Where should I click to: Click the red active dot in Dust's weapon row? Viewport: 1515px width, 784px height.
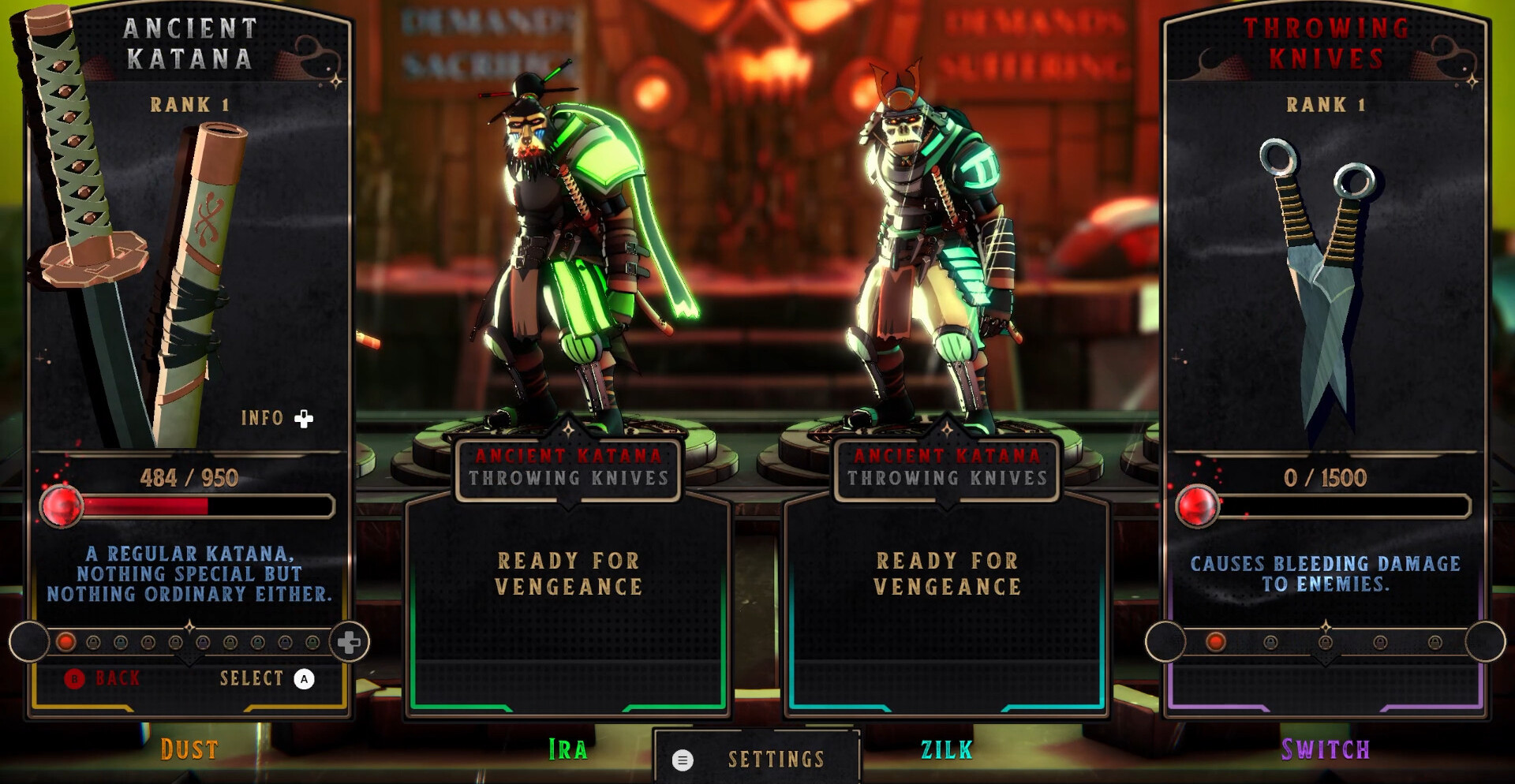coord(66,642)
